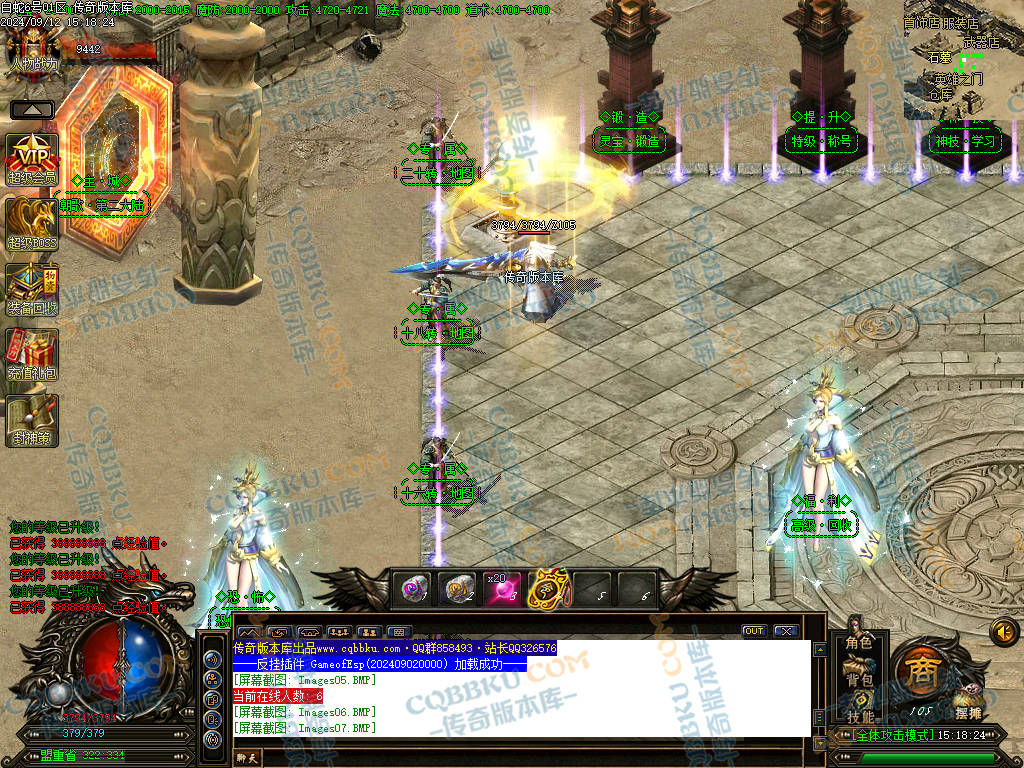This screenshot has height=768, width=1024.
Task: Open the 角色 character panel
Action: [859, 642]
